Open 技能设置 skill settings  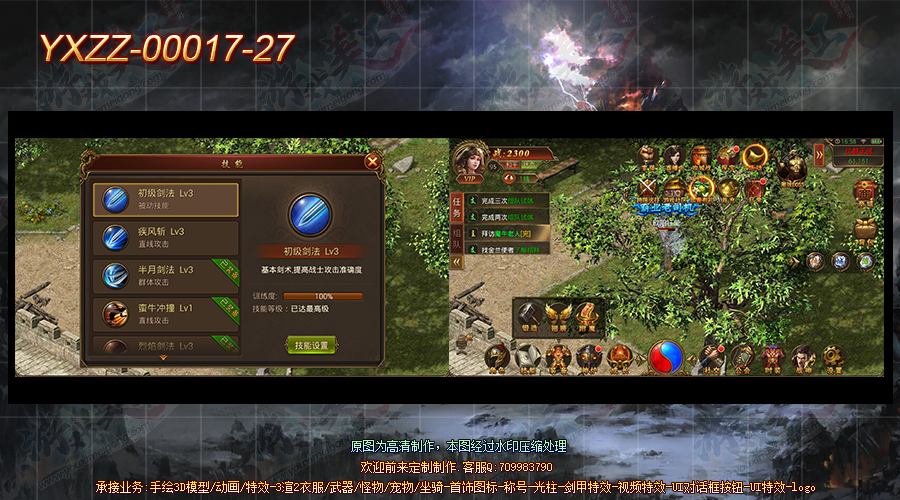click(x=311, y=345)
